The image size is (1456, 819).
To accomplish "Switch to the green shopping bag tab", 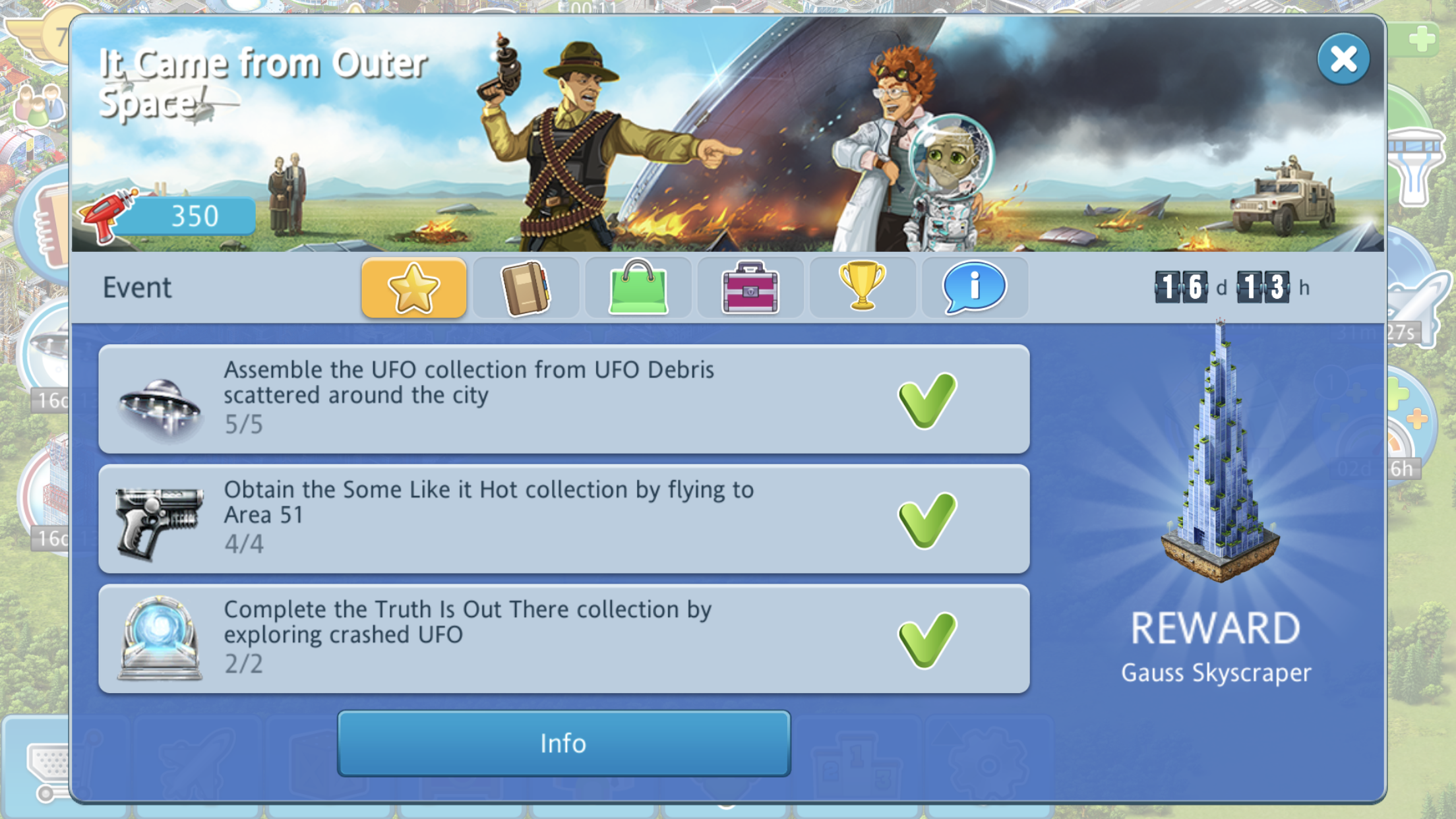I will [x=638, y=288].
